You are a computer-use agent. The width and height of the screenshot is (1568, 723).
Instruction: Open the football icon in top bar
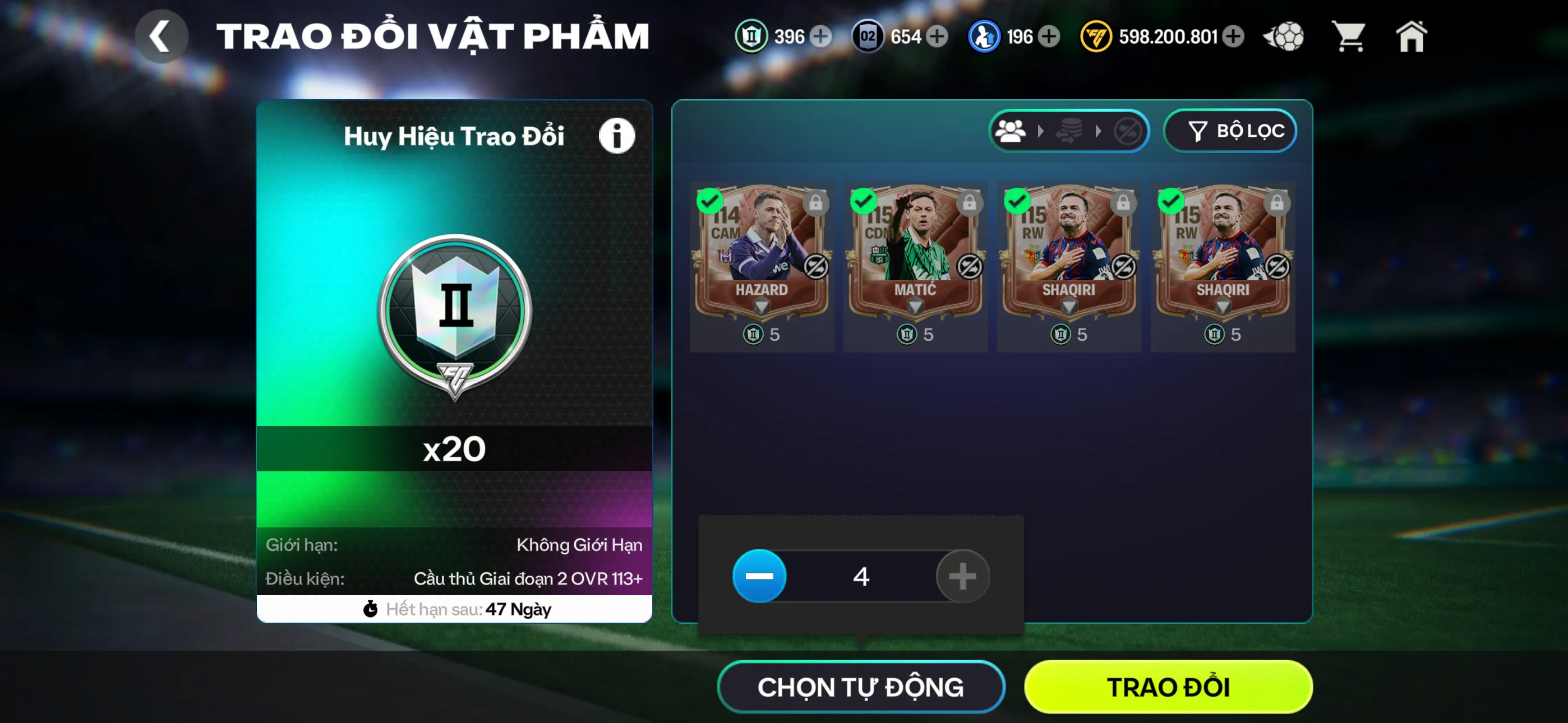click(x=1284, y=36)
